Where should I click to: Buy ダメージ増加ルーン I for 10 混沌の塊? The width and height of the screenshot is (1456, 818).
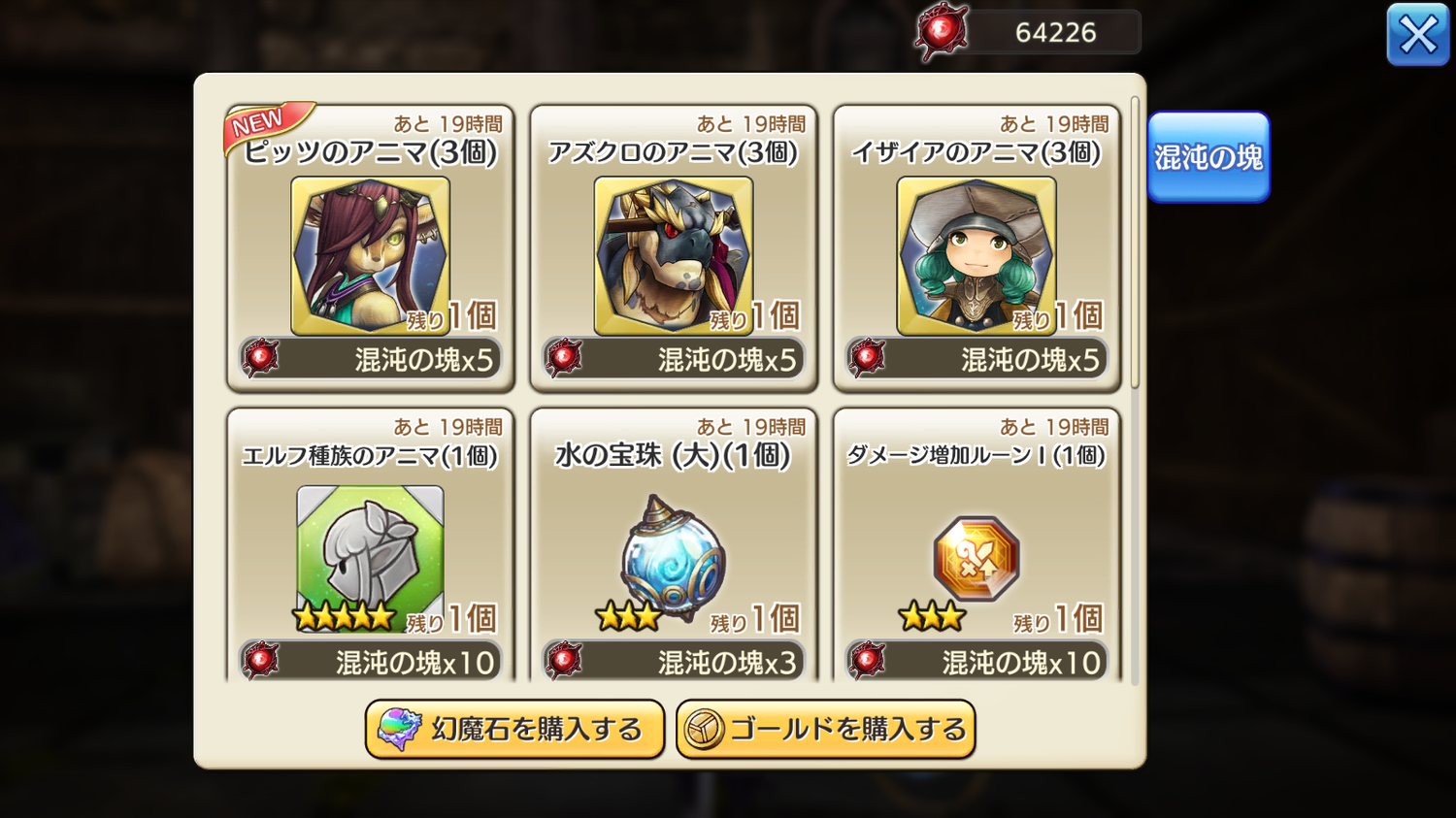tap(976, 662)
